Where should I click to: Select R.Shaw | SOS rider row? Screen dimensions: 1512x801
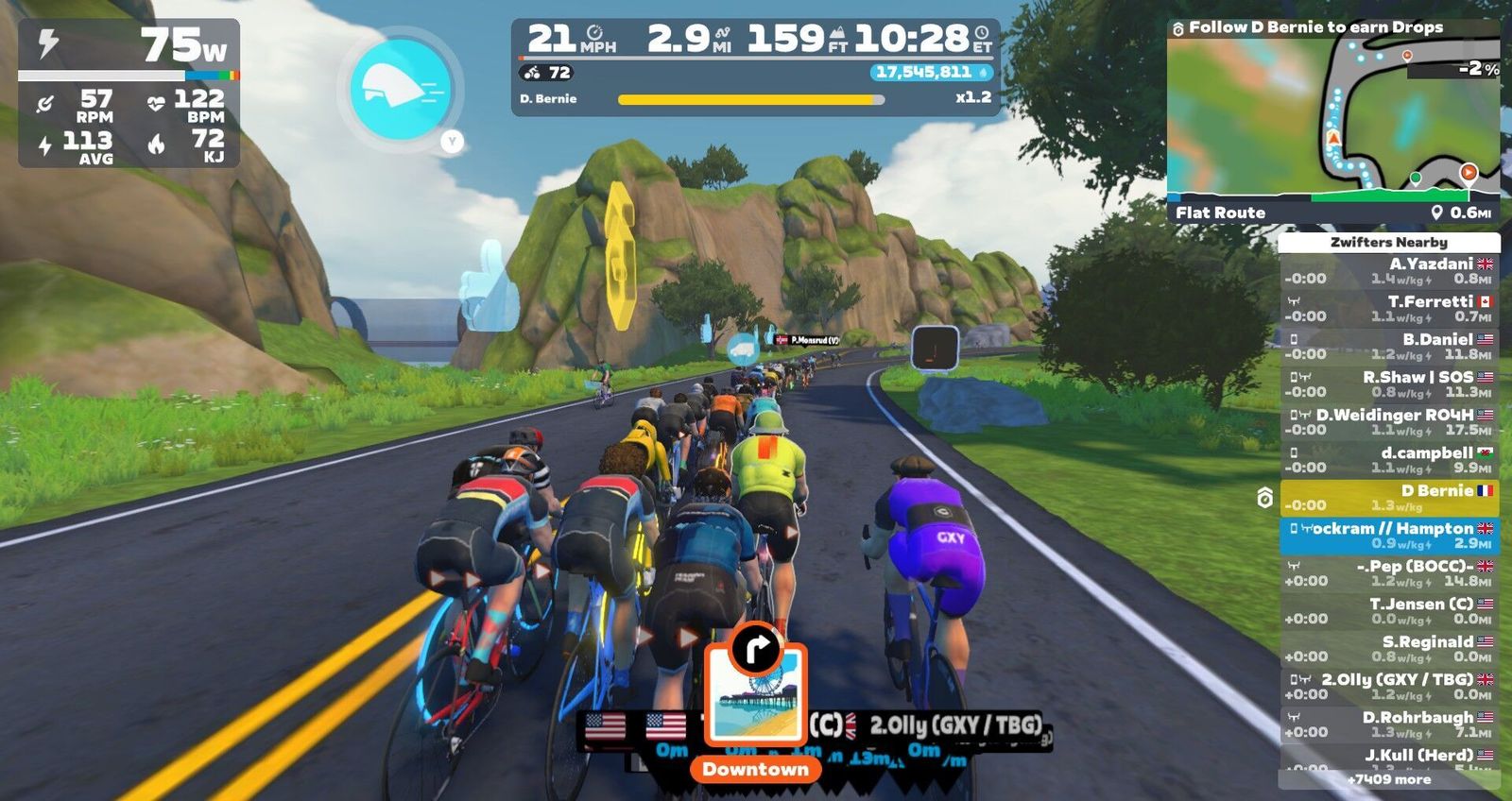1388,384
